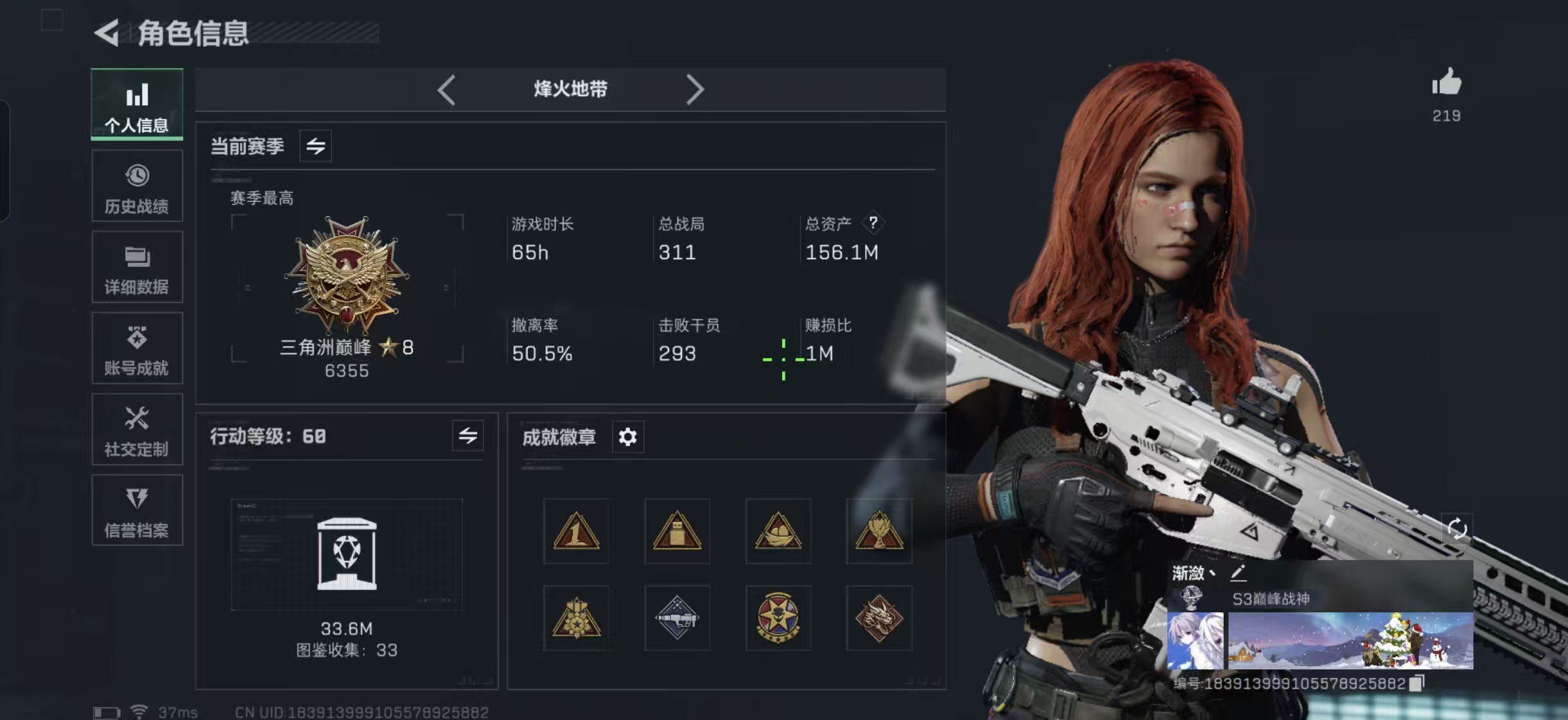This screenshot has height=720, width=1568.
Task: Open the 历史战绩 history panel
Action: click(x=137, y=185)
